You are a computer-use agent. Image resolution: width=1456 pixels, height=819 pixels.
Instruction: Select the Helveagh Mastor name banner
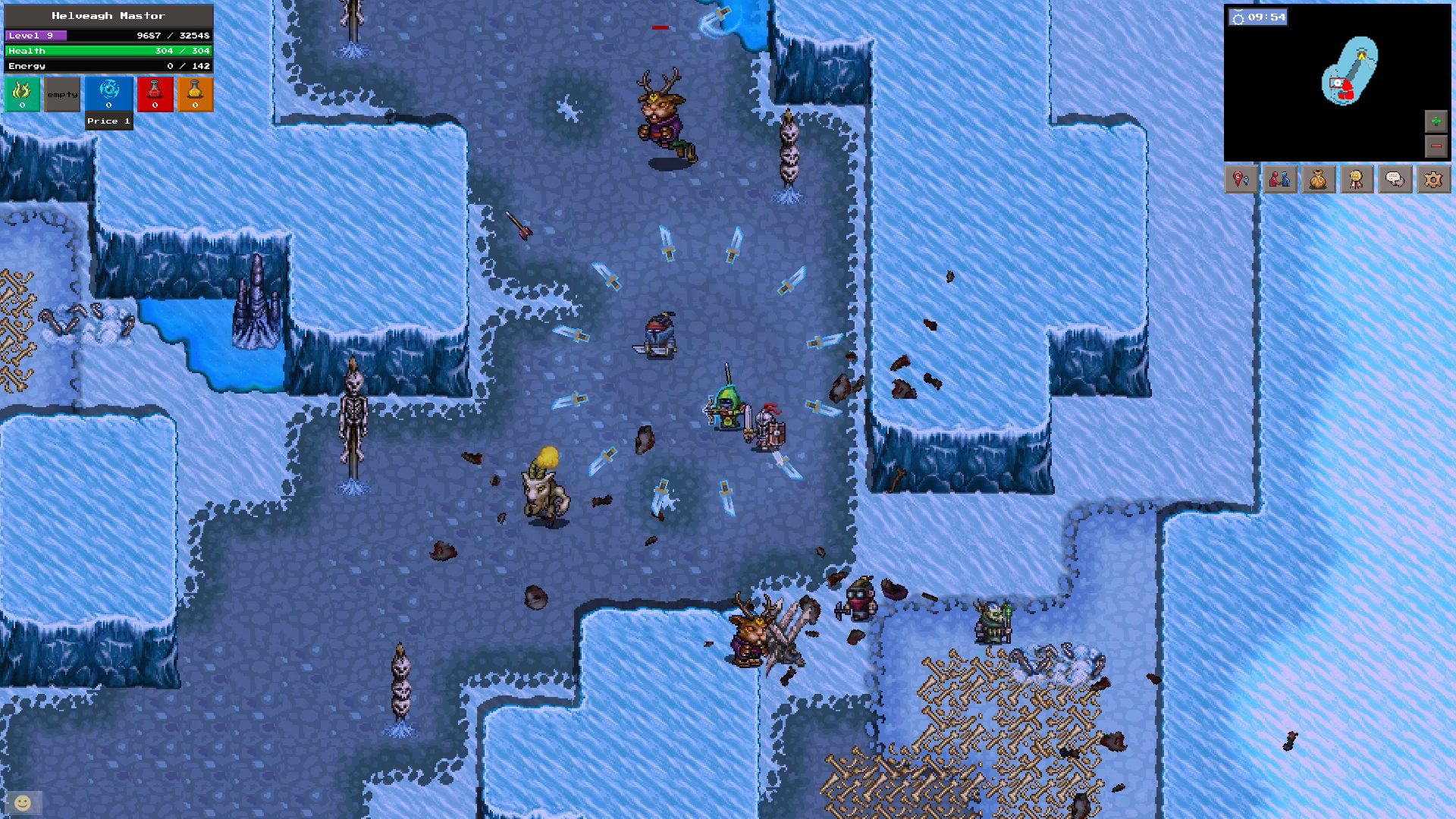pyautogui.click(x=108, y=14)
